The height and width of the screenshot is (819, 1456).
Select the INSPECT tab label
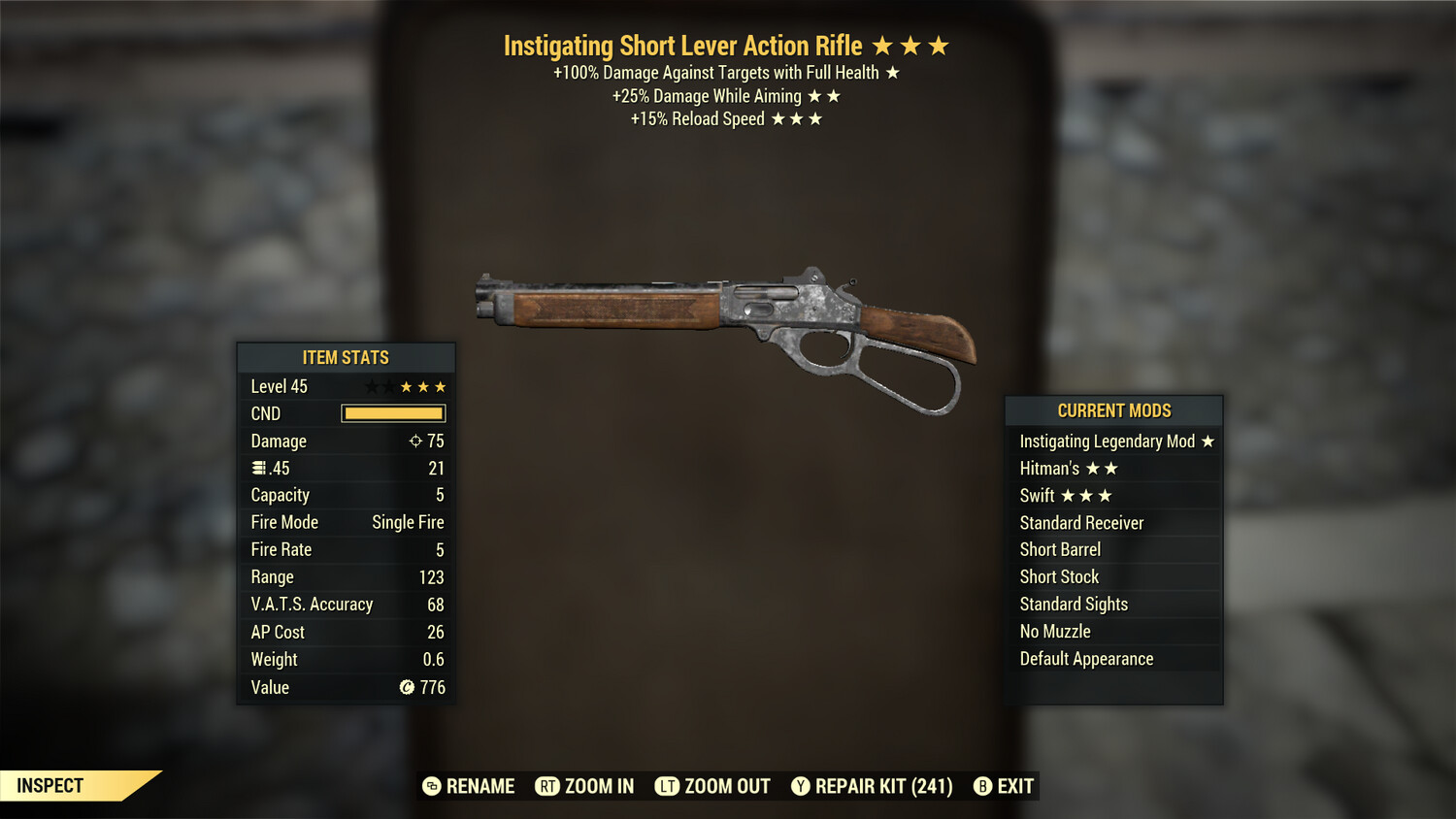[50, 786]
